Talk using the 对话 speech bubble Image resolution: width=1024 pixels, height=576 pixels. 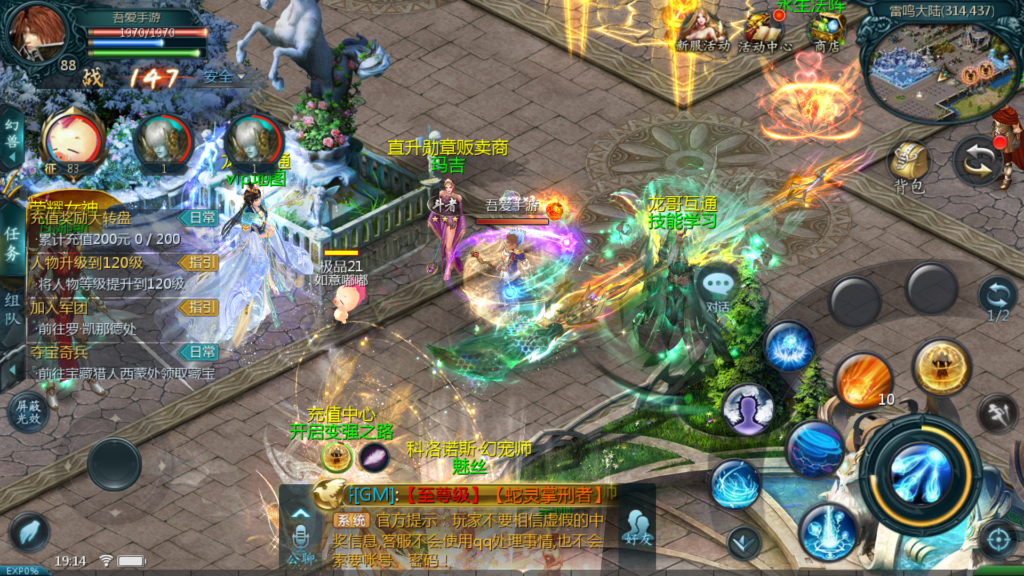click(717, 286)
